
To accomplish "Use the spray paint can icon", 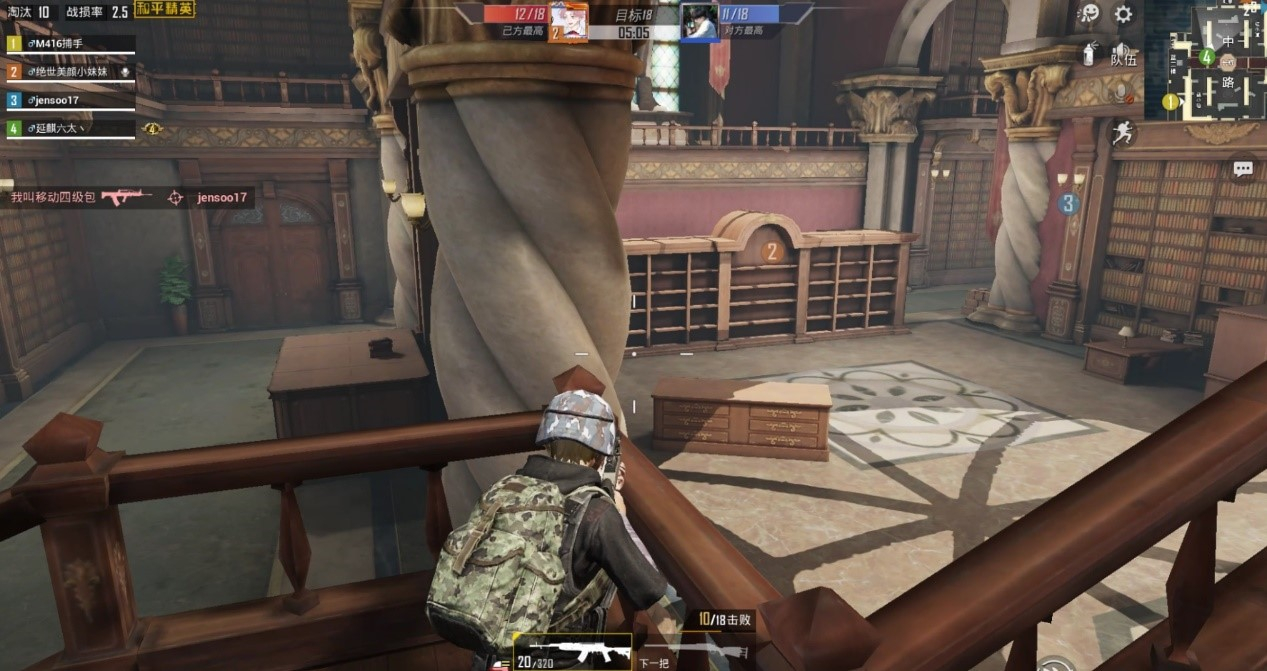I will click(1089, 54).
